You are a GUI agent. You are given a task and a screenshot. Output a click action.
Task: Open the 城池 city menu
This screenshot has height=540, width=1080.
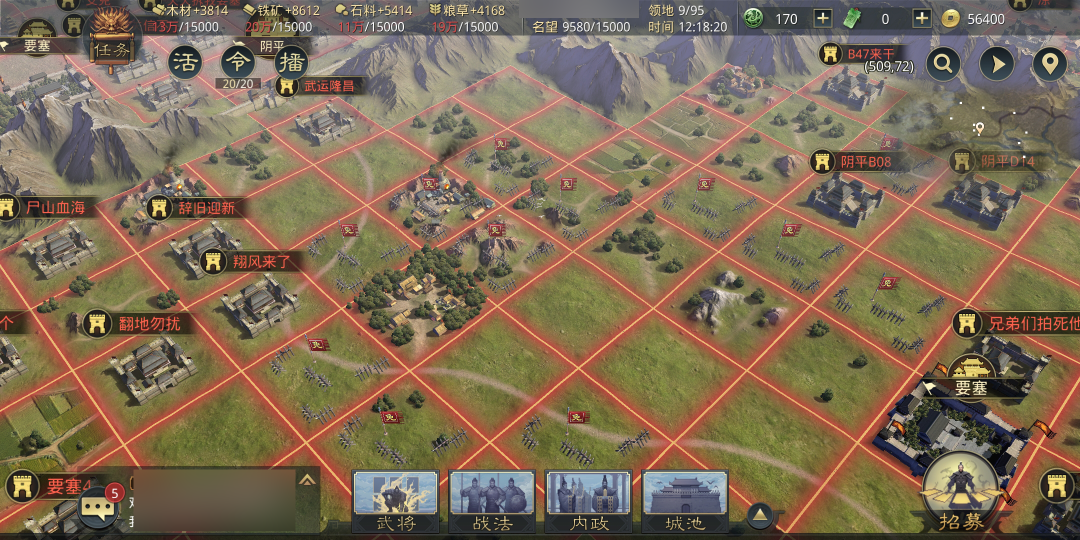685,500
